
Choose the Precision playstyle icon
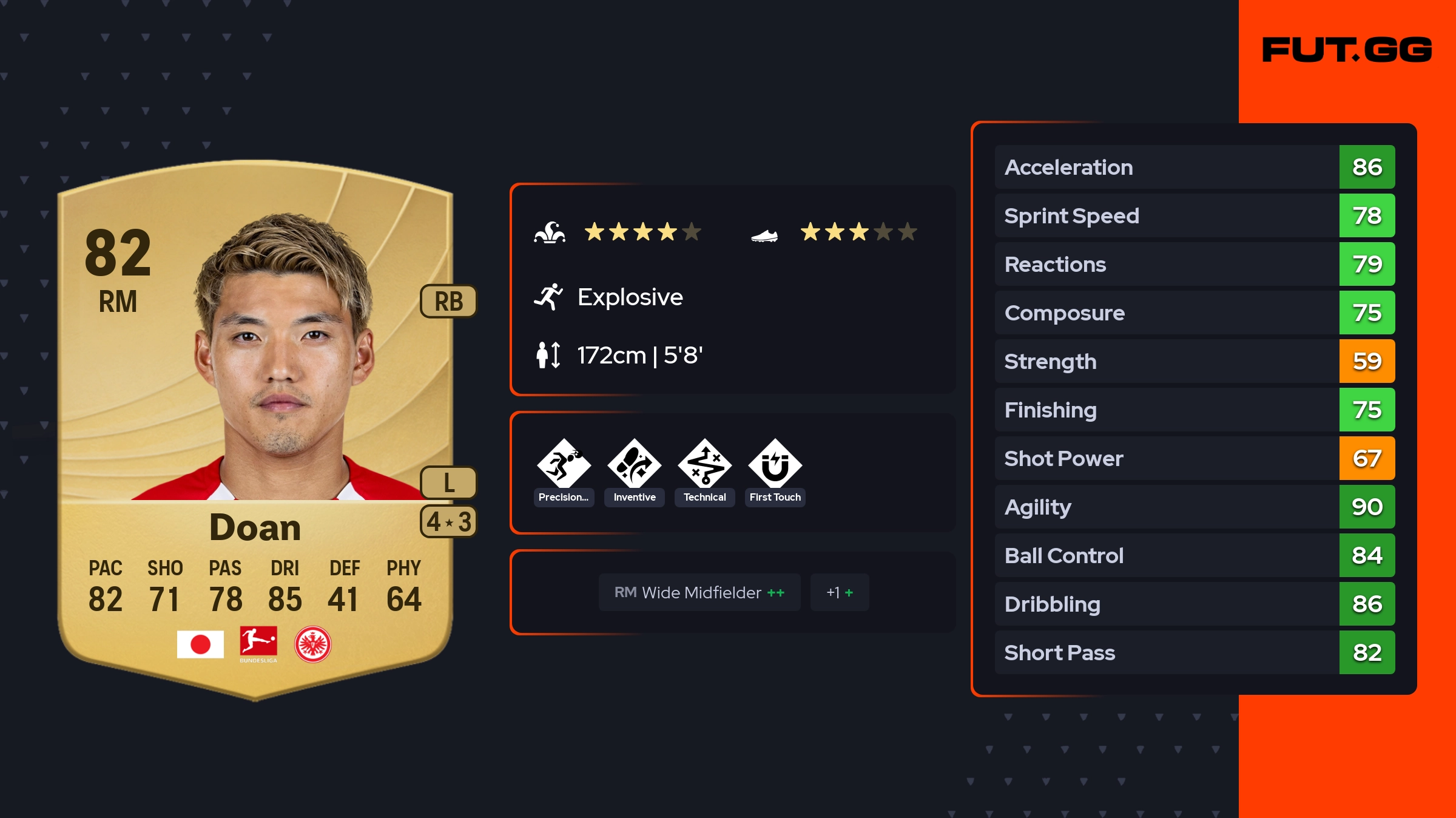point(564,465)
